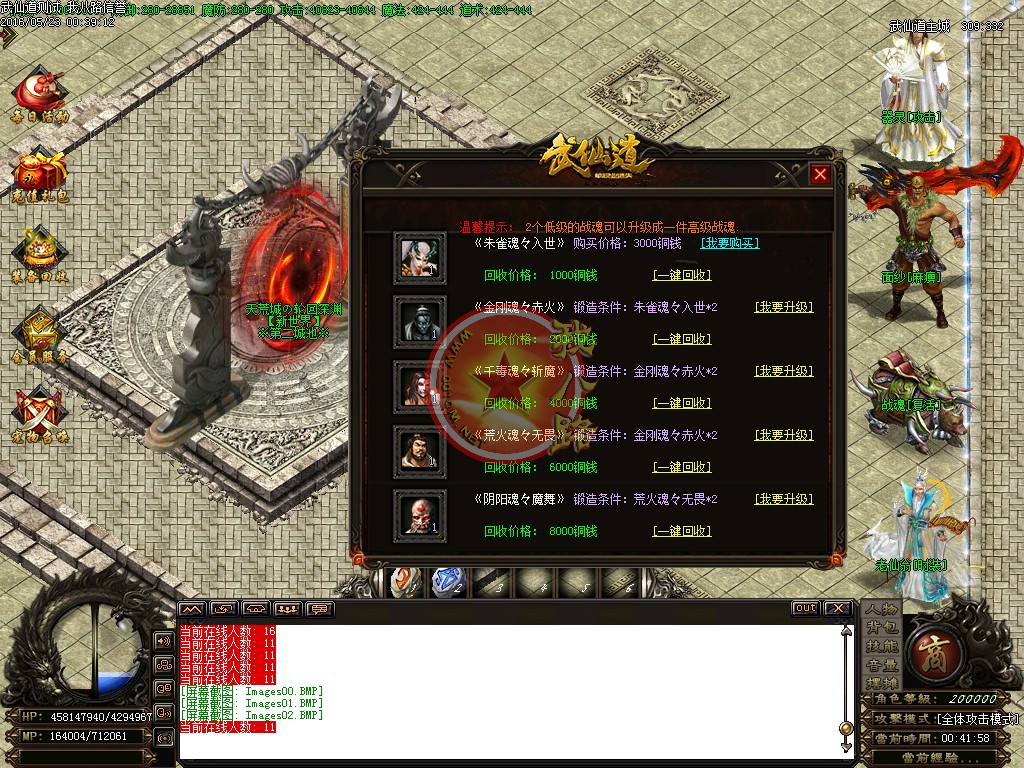Open the 人物 character panel
The width and height of the screenshot is (1024, 768).
pyautogui.click(x=881, y=609)
